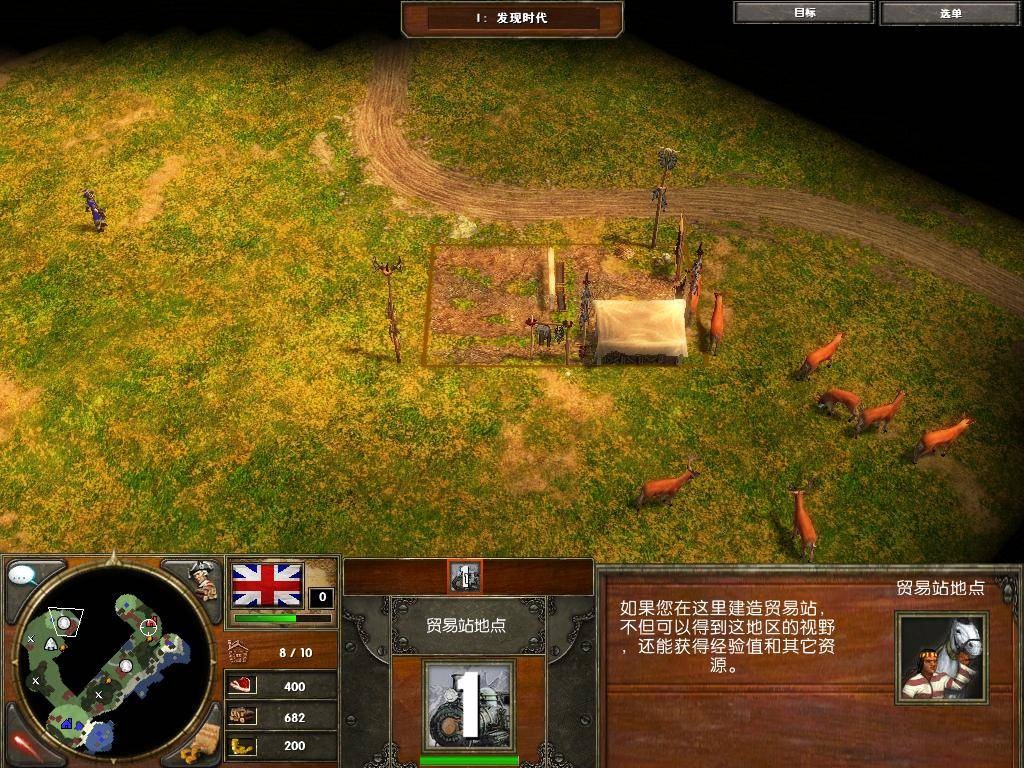Open the gold coins and crate button
This screenshot has height=768, width=1024.
point(201,742)
